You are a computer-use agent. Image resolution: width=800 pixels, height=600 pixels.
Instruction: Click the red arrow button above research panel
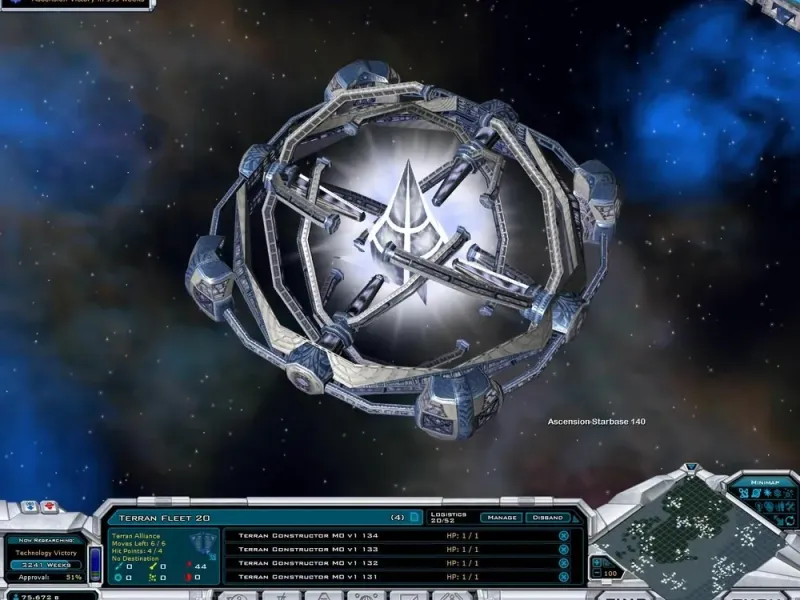49,507
